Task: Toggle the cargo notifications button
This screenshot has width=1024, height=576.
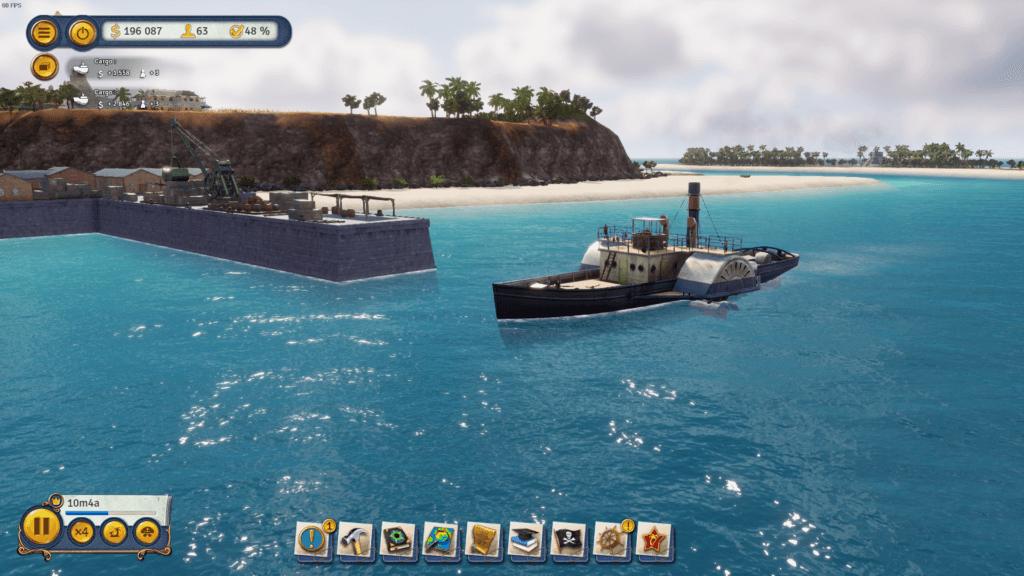Action: (44, 67)
